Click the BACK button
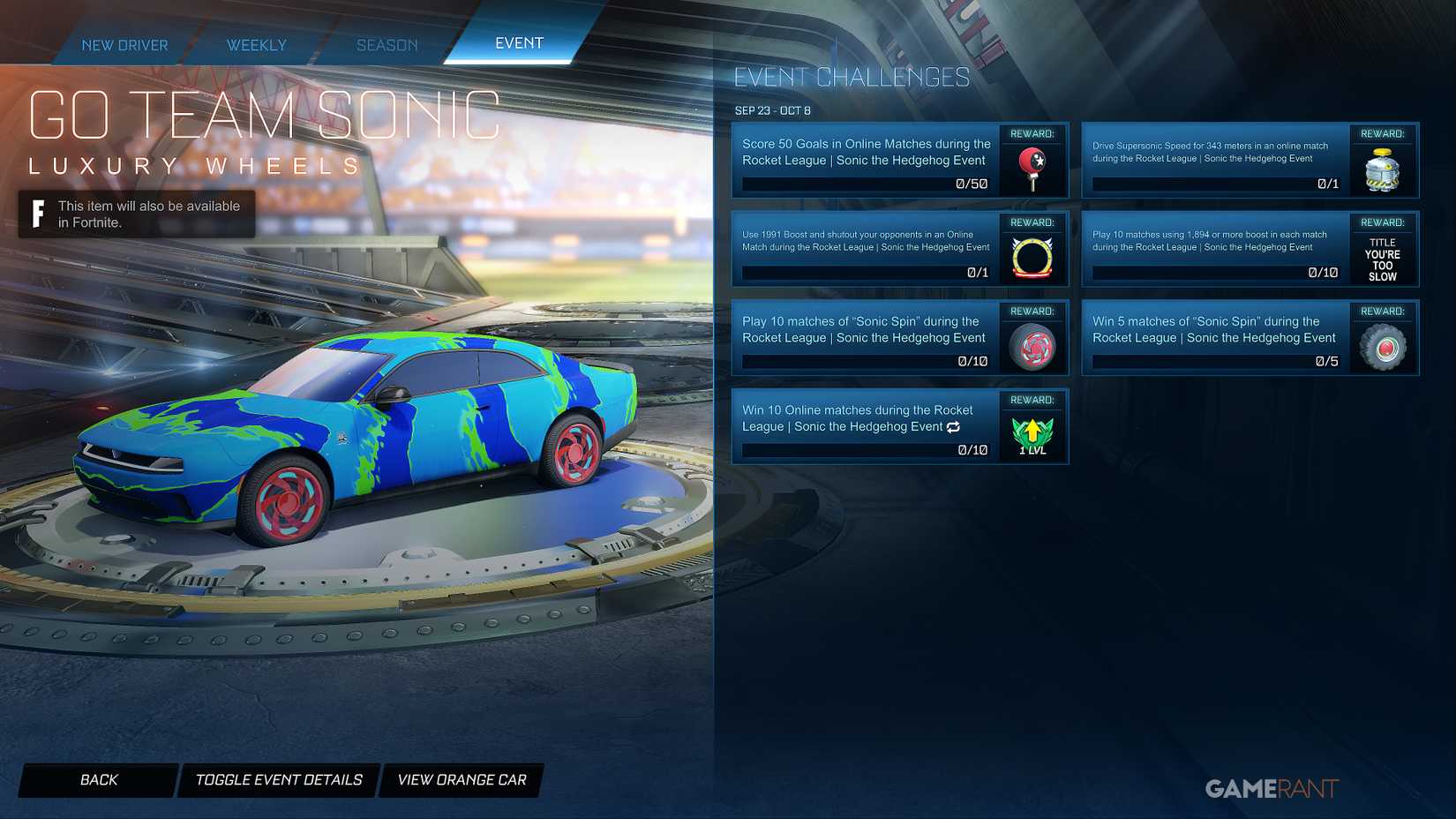1456x819 pixels. pyautogui.click(x=99, y=780)
